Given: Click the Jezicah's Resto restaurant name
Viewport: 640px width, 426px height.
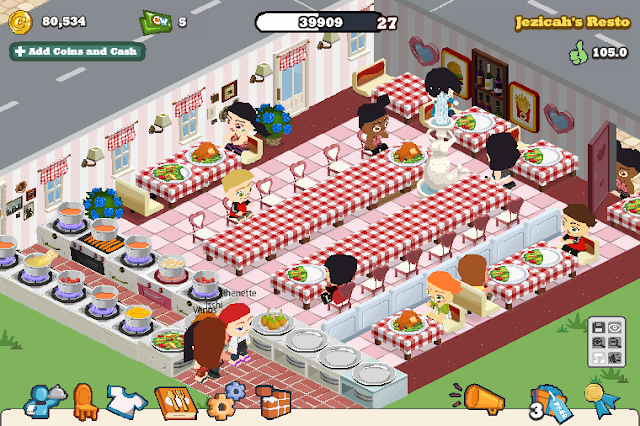Looking at the screenshot, I should point(571,21).
